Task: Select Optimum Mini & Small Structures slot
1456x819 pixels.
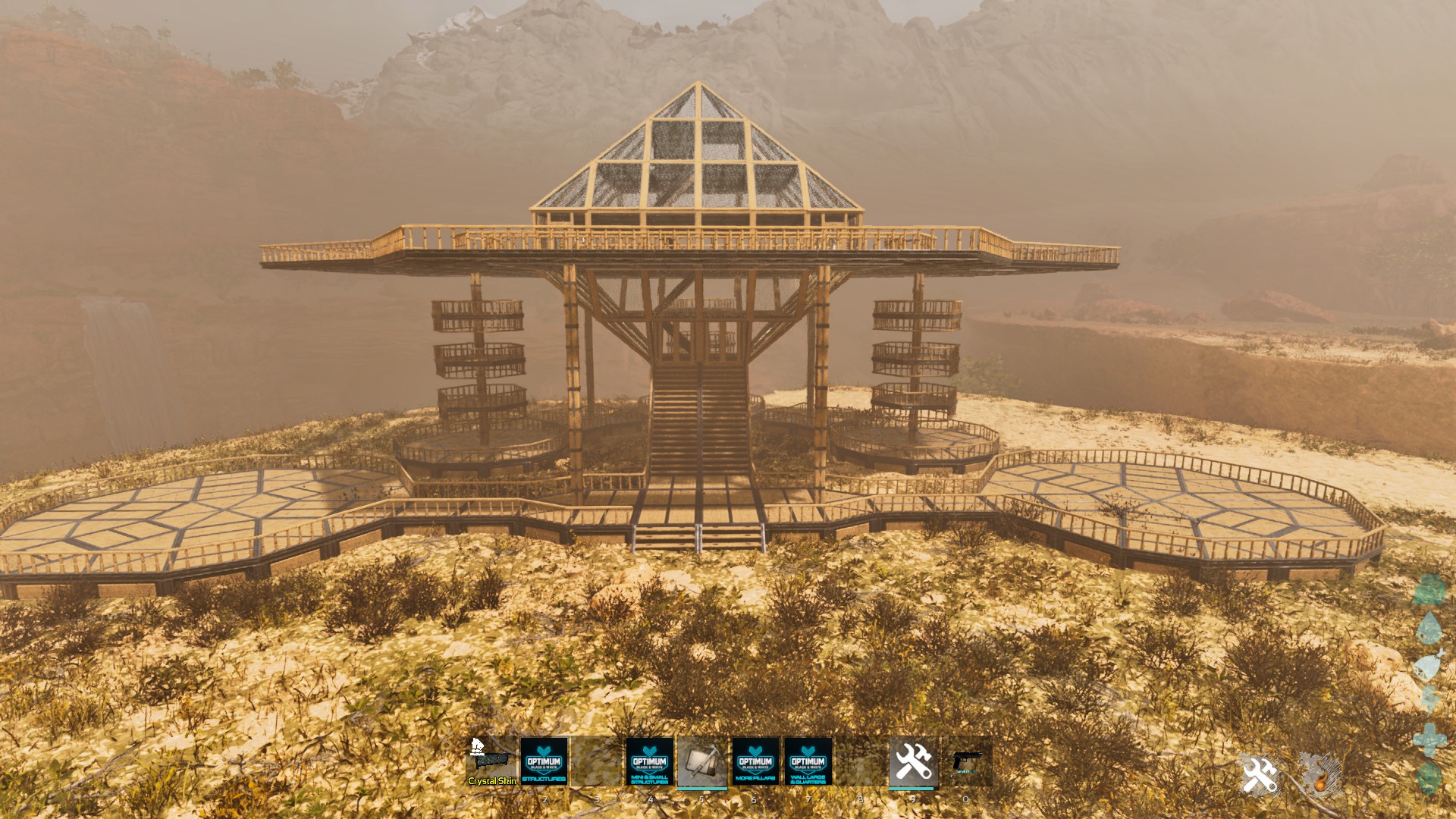Action: [x=649, y=761]
